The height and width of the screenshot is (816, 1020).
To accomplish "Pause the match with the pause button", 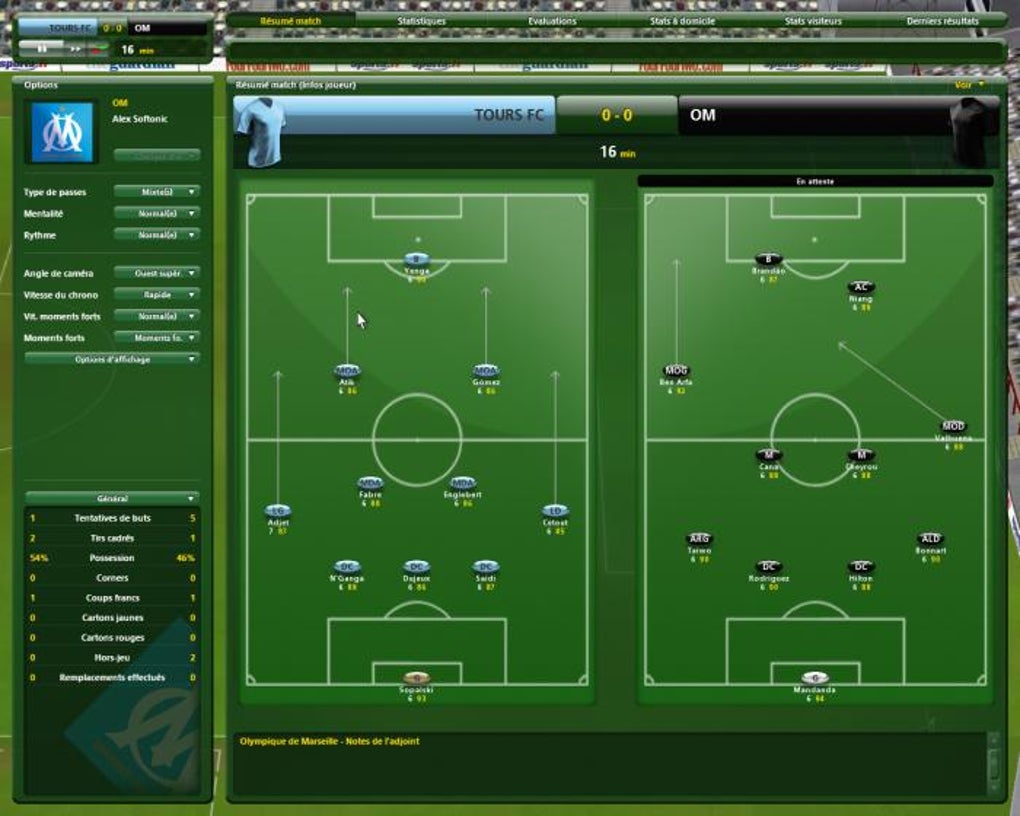I will 42,48.
